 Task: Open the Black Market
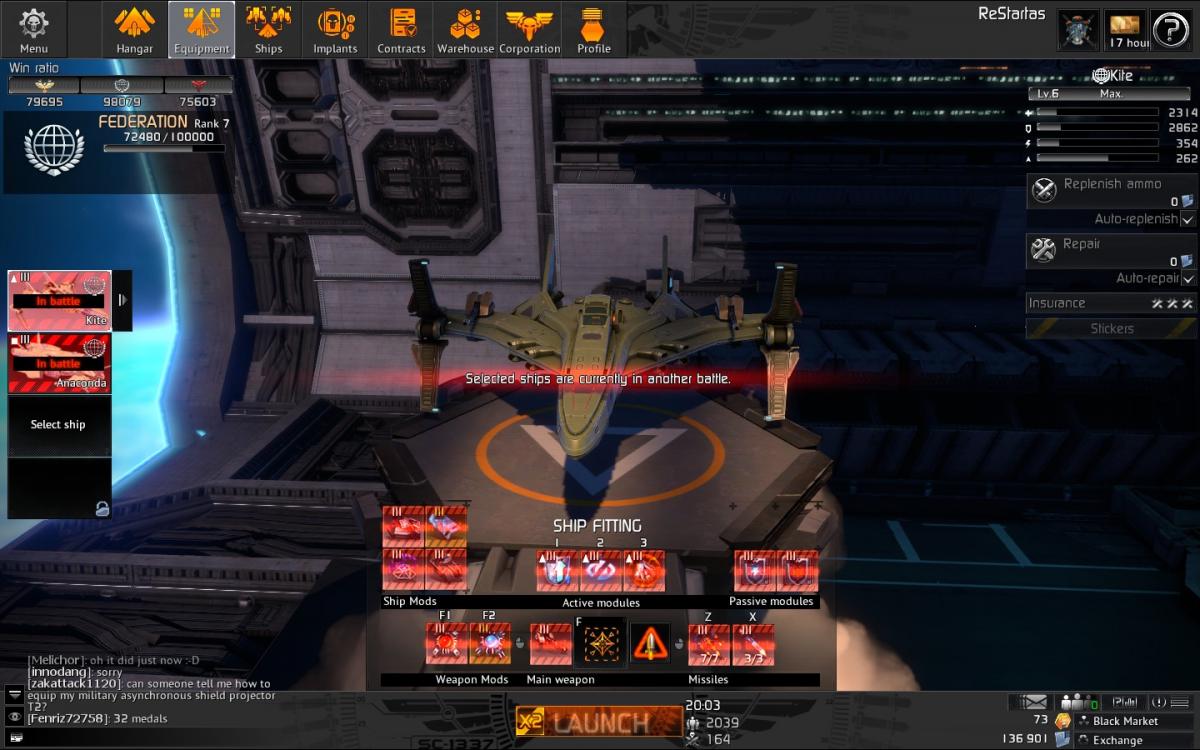pyautogui.click(x=1124, y=721)
